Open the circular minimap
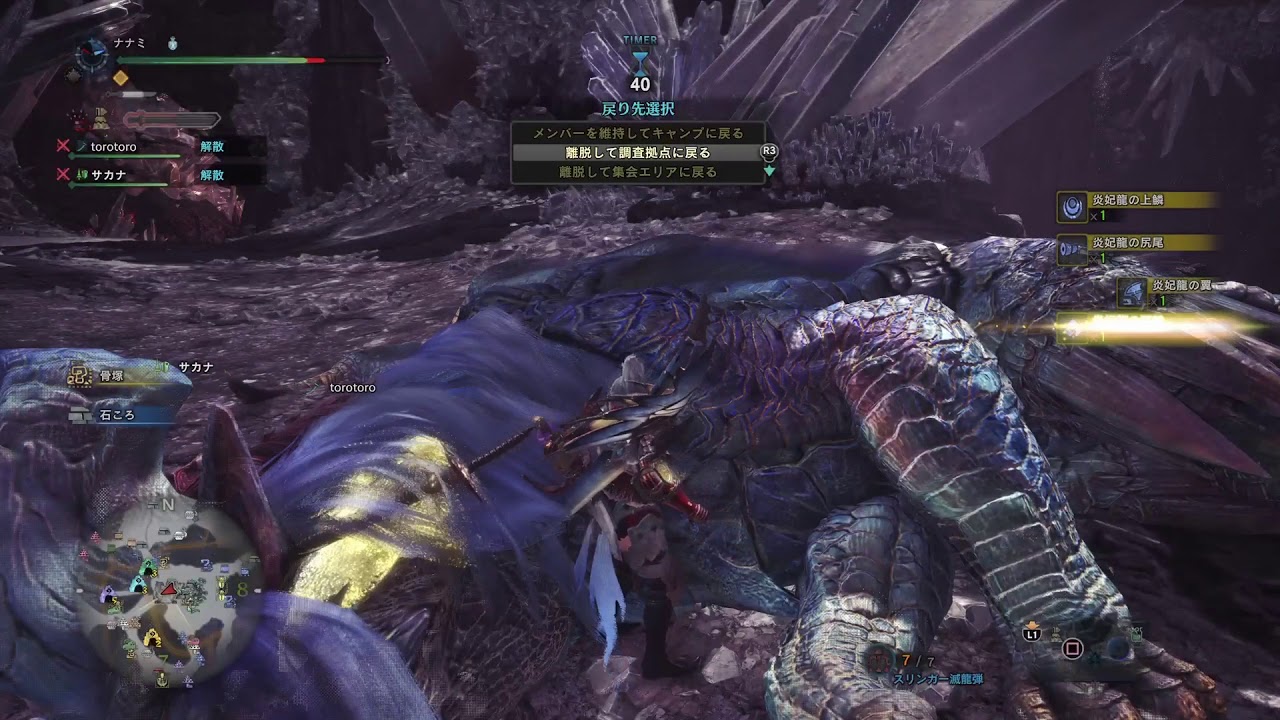The height and width of the screenshot is (720, 1280). 165,592
